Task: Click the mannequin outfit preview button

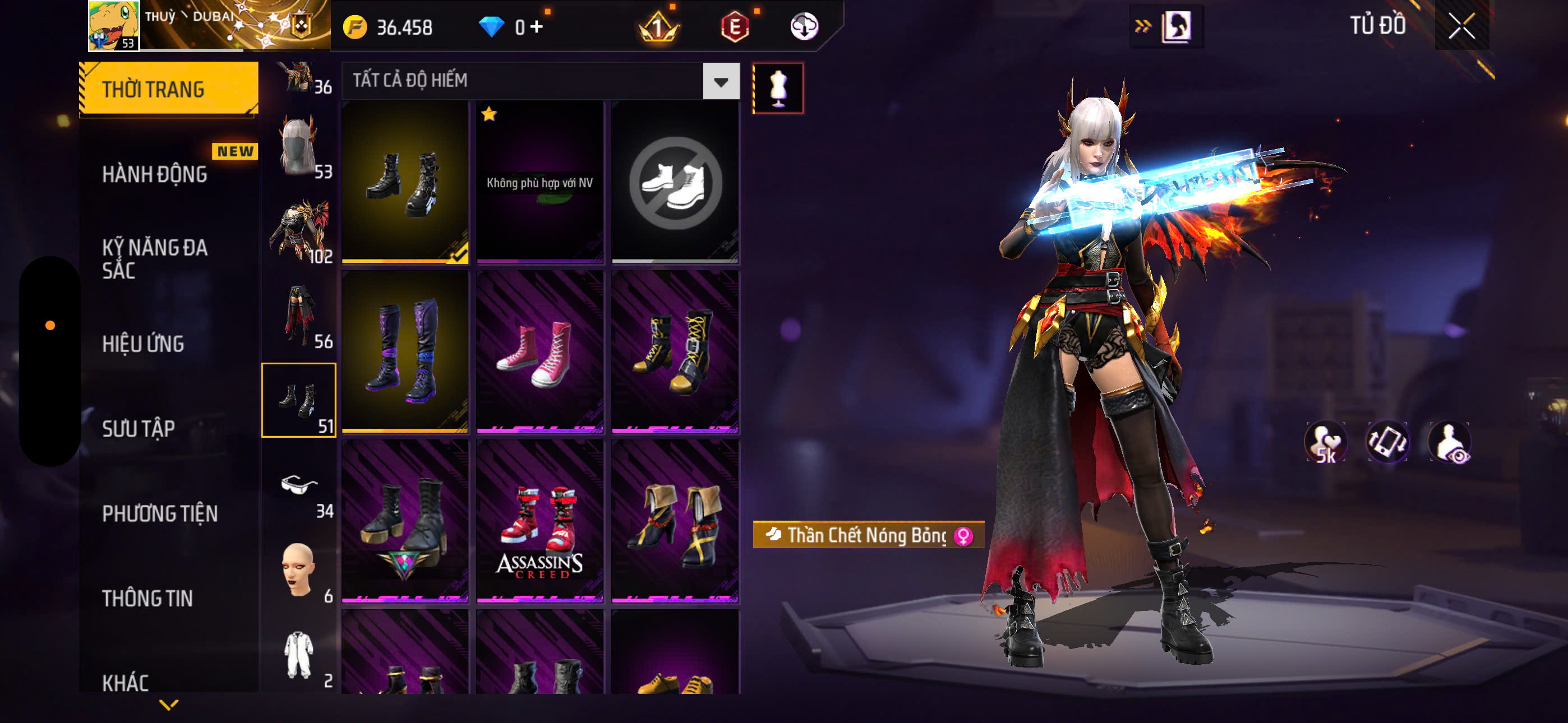Action: (x=778, y=88)
